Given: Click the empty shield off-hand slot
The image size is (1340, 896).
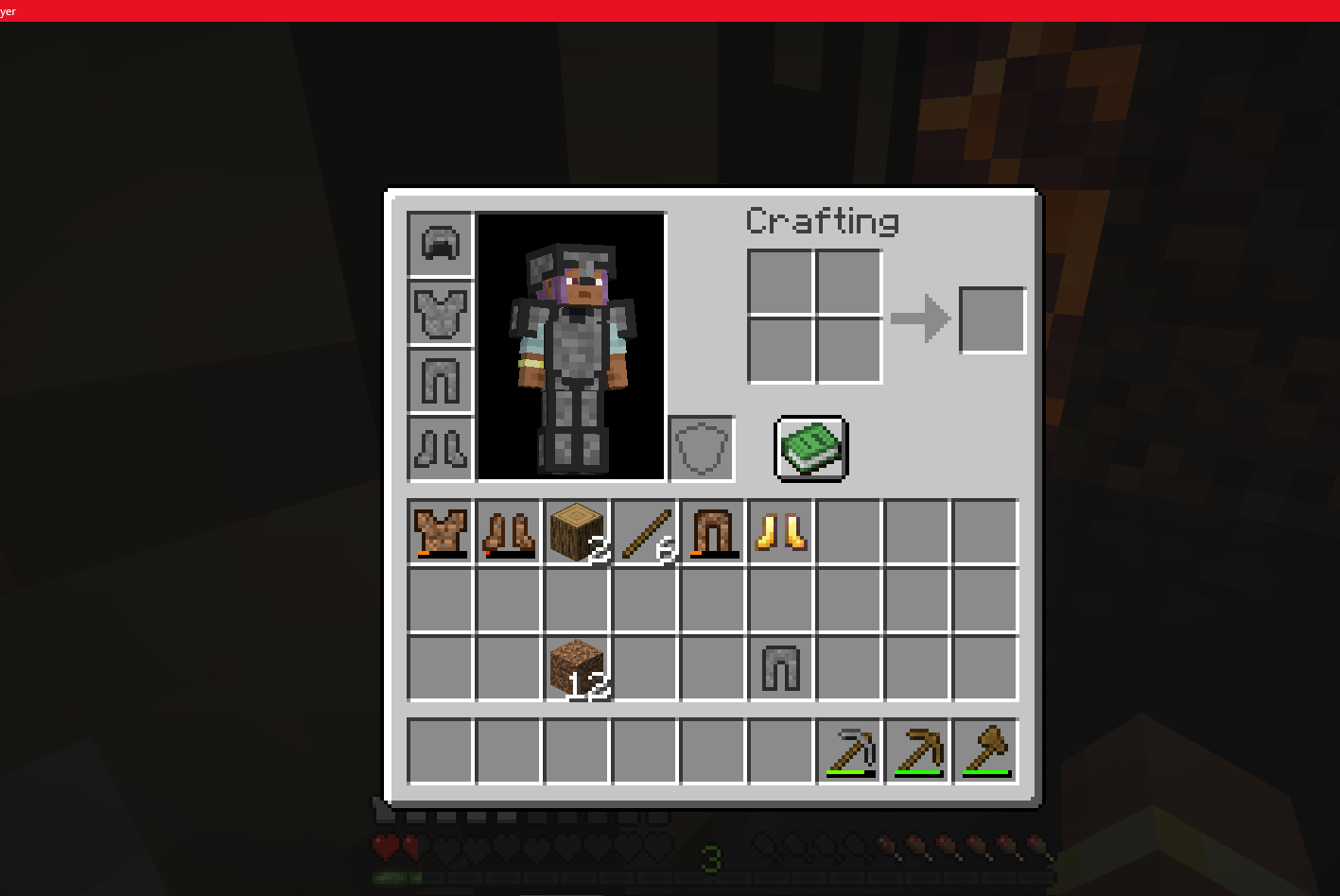Looking at the screenshot, I should click(701, 447).
